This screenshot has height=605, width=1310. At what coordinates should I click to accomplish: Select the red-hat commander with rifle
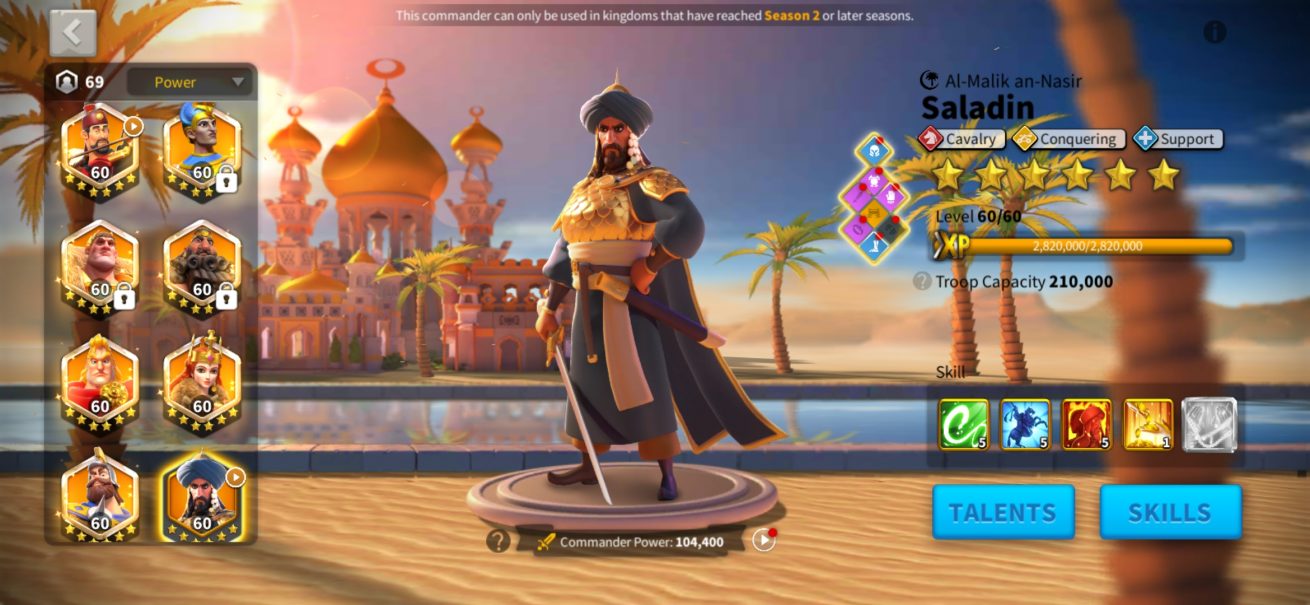99,149
